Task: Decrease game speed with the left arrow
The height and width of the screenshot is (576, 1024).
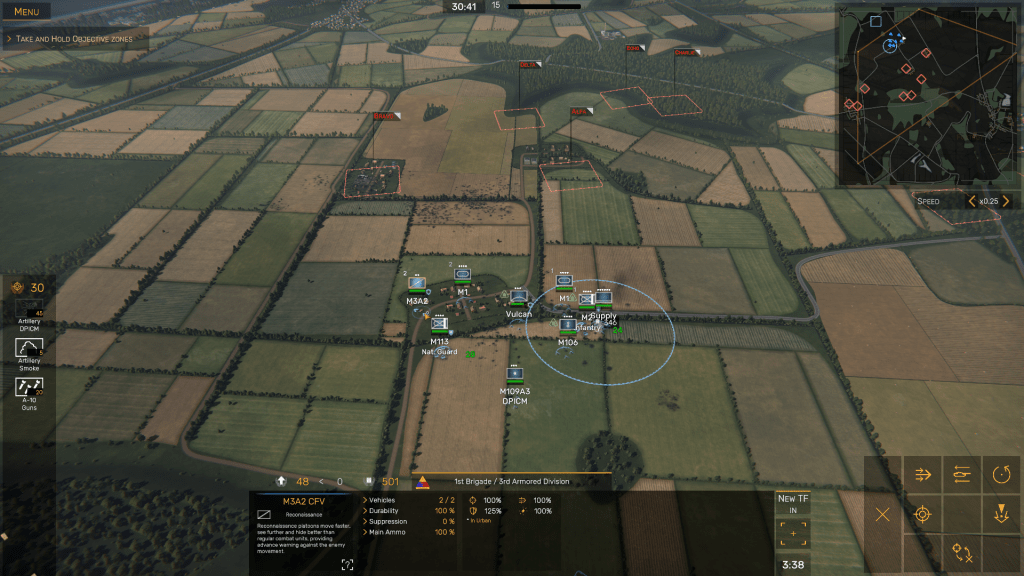Action: [x=970, y=201]
